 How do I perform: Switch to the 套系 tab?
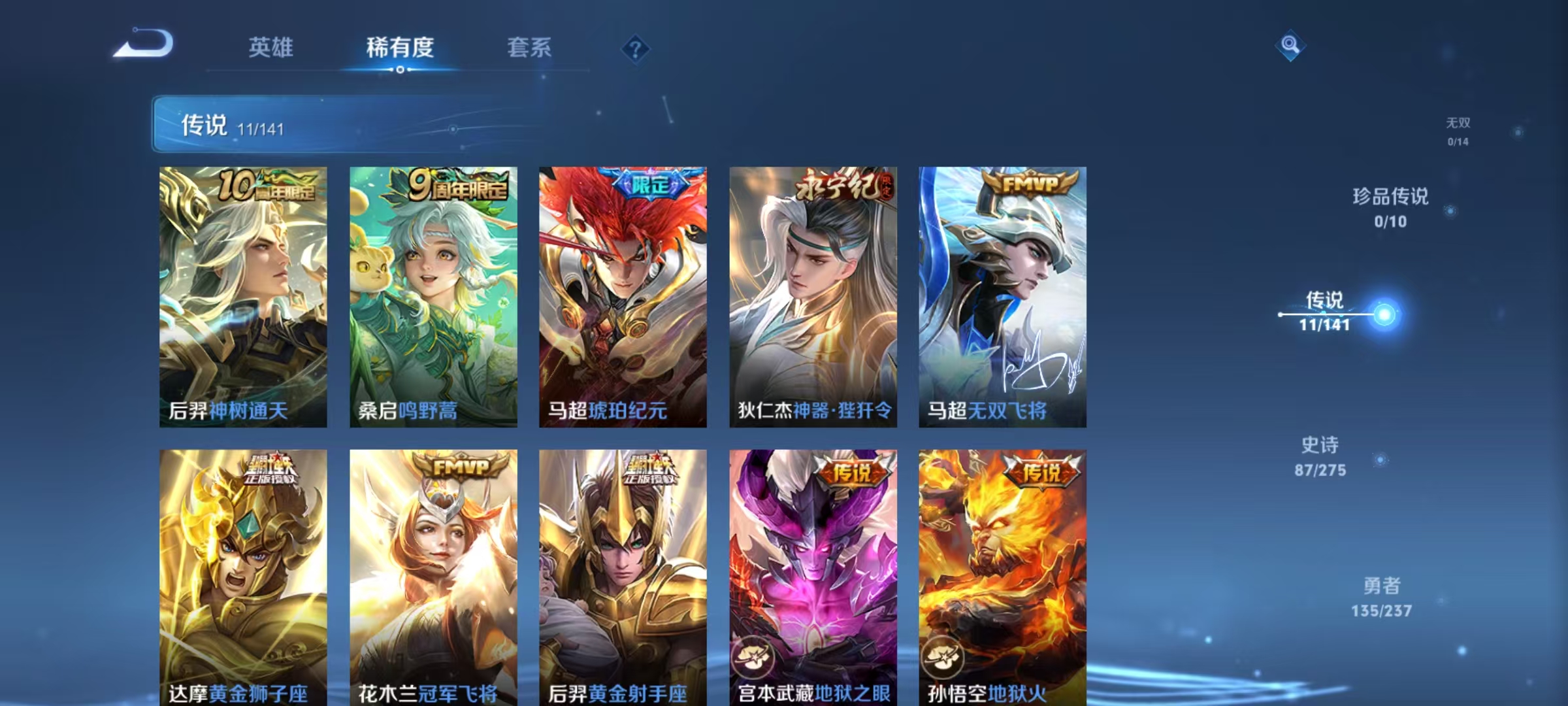(x=529, y=48)
